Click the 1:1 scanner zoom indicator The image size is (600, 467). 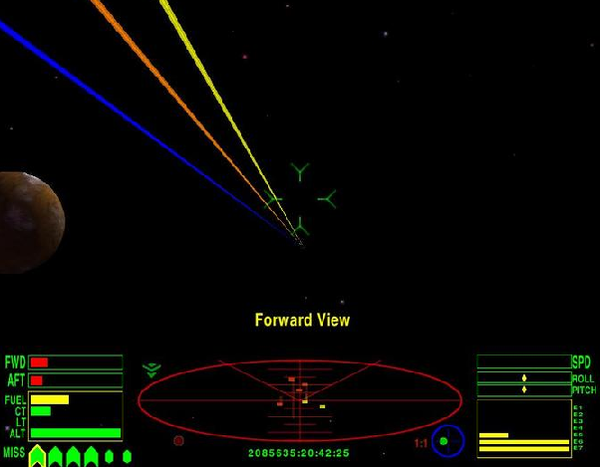(x=421, y=442)
